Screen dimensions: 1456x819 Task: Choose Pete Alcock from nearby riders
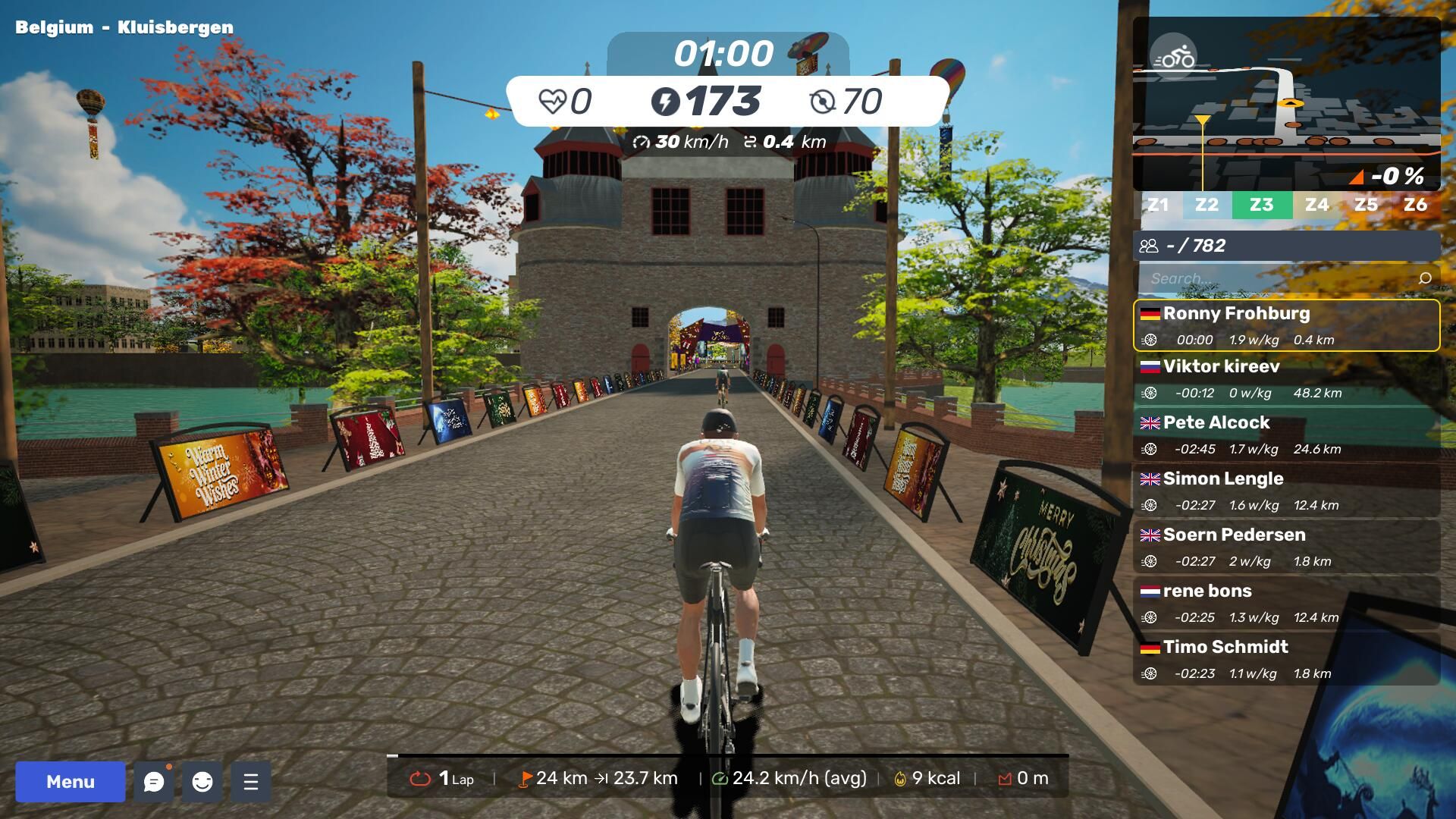[x=1286, y=435]
